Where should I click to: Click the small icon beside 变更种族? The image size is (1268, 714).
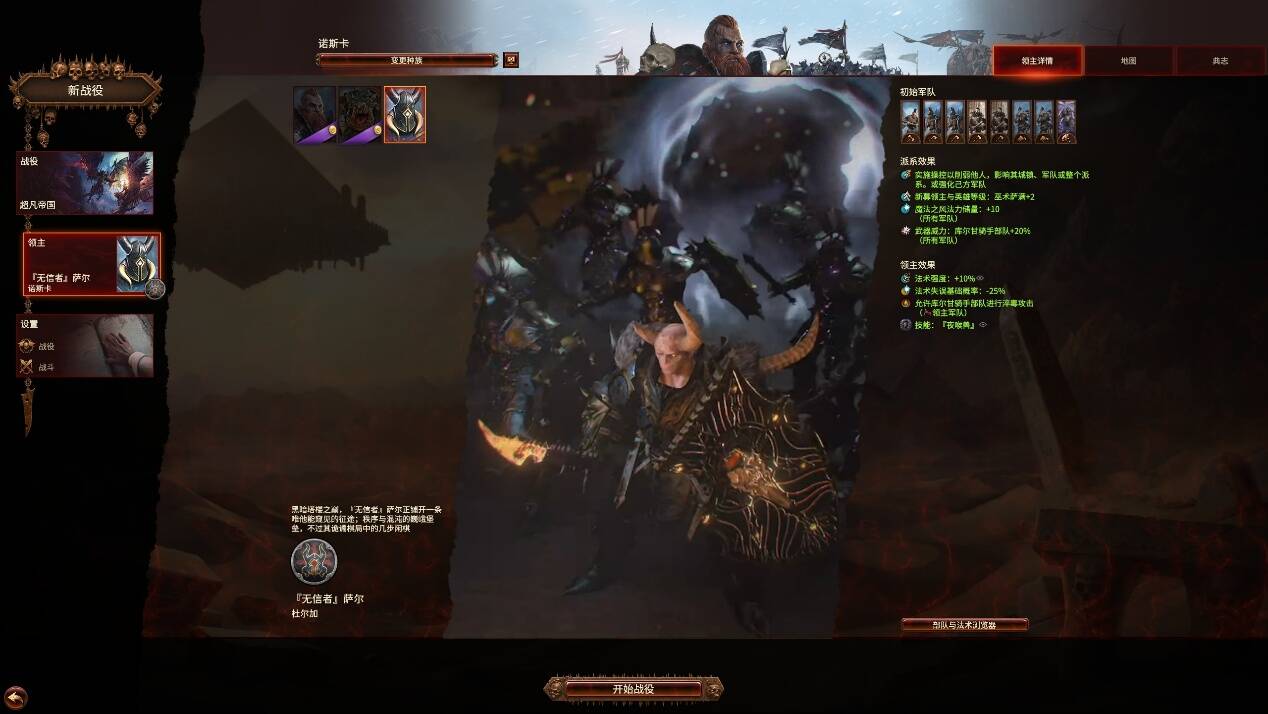511,60
